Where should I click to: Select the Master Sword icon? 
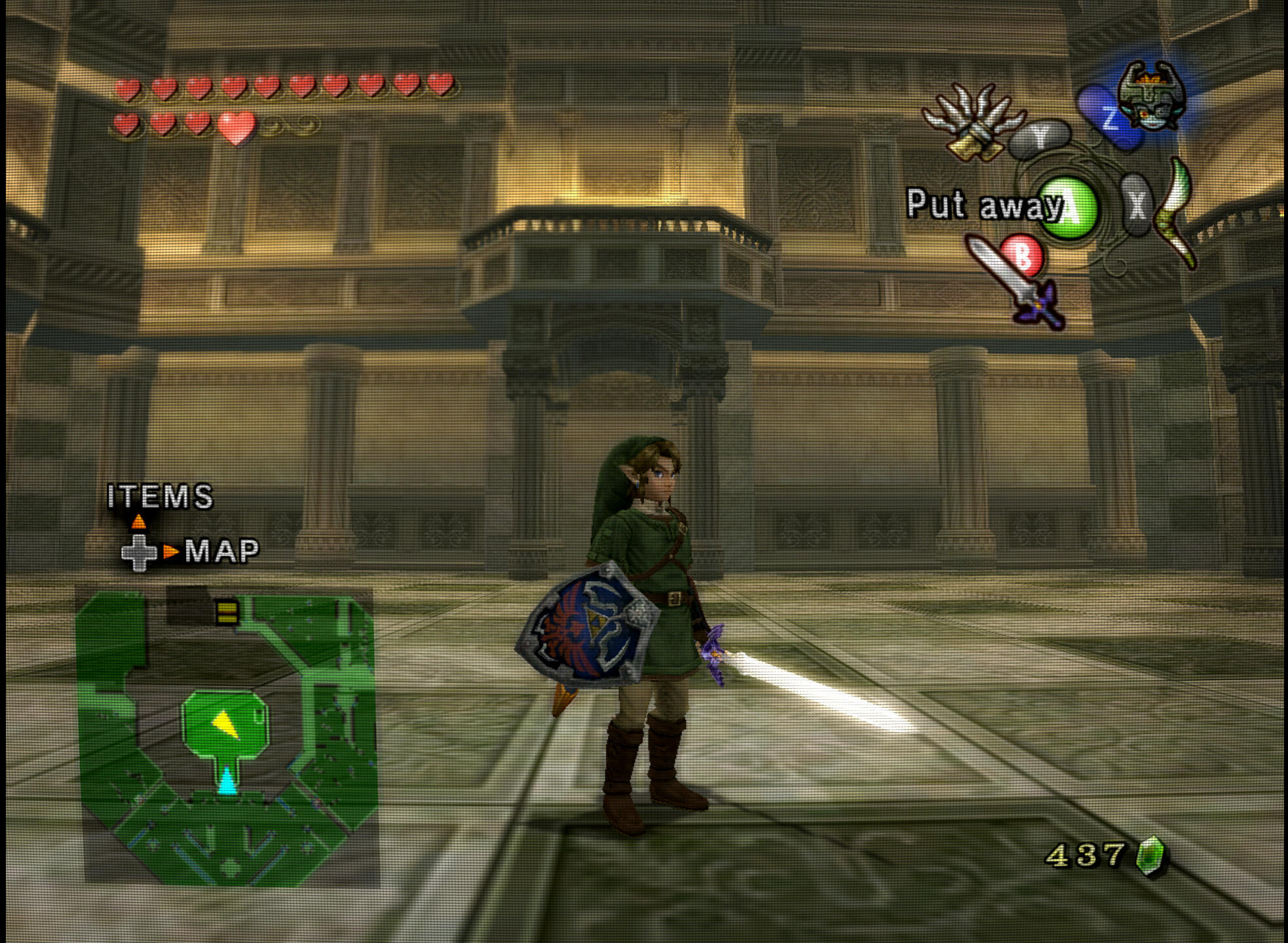point(1015,283)
